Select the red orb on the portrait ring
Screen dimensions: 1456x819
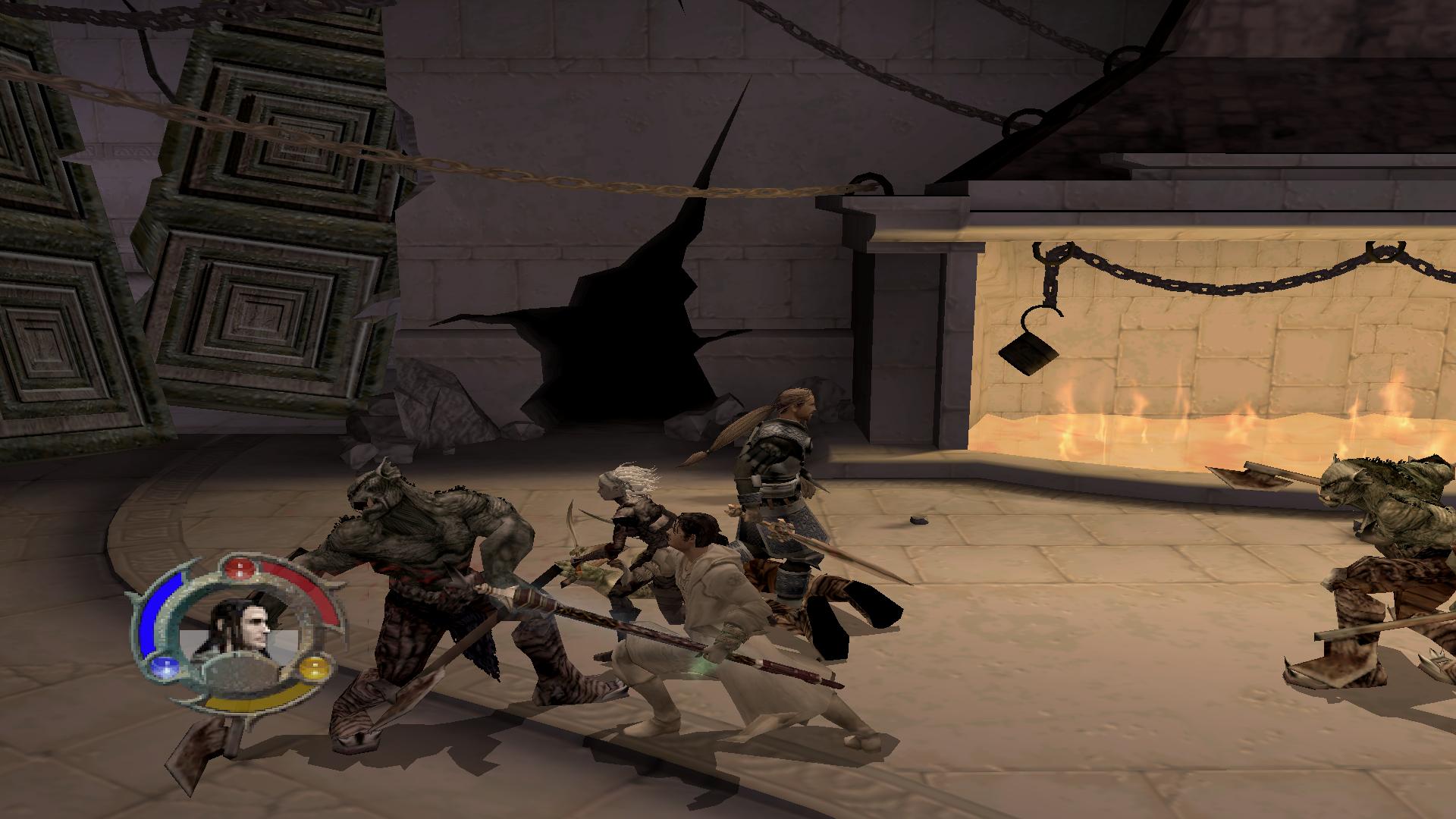click(240, 567)
